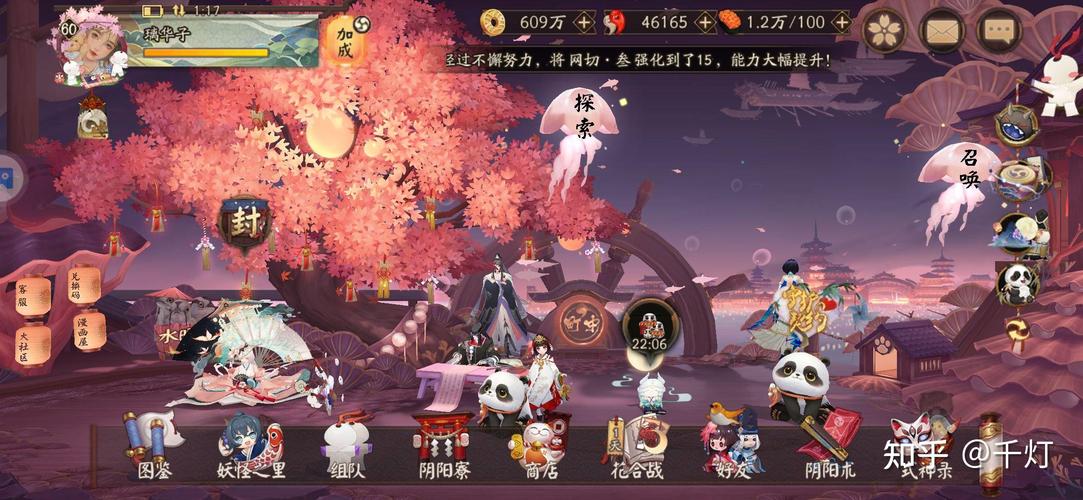Click the 探索 exploration jellyfish lantern
Screen dimensions: 1083x500
point(580,120)
